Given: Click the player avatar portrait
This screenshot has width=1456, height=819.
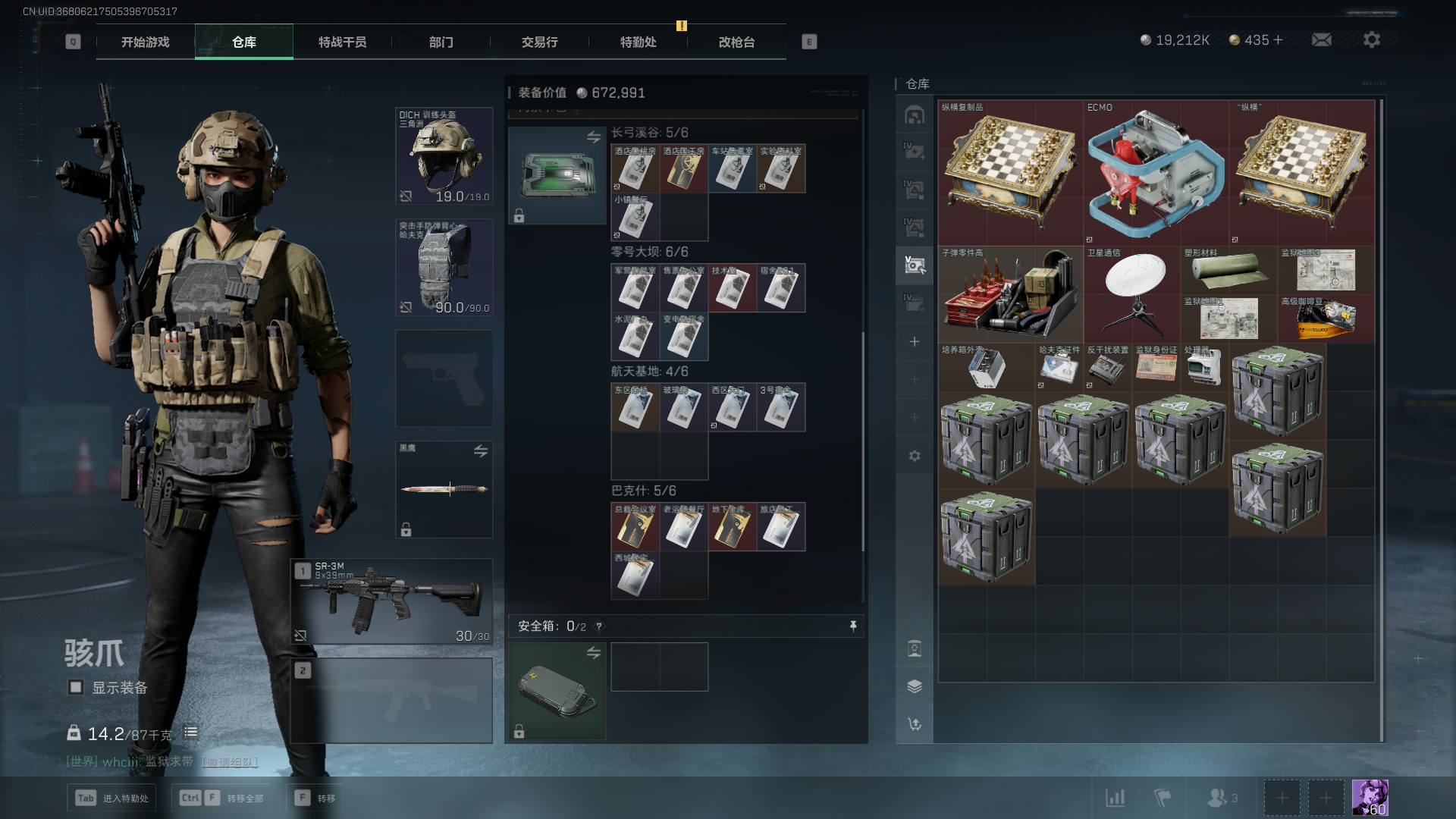Looking at the screenshot, I should [1370, 798].
